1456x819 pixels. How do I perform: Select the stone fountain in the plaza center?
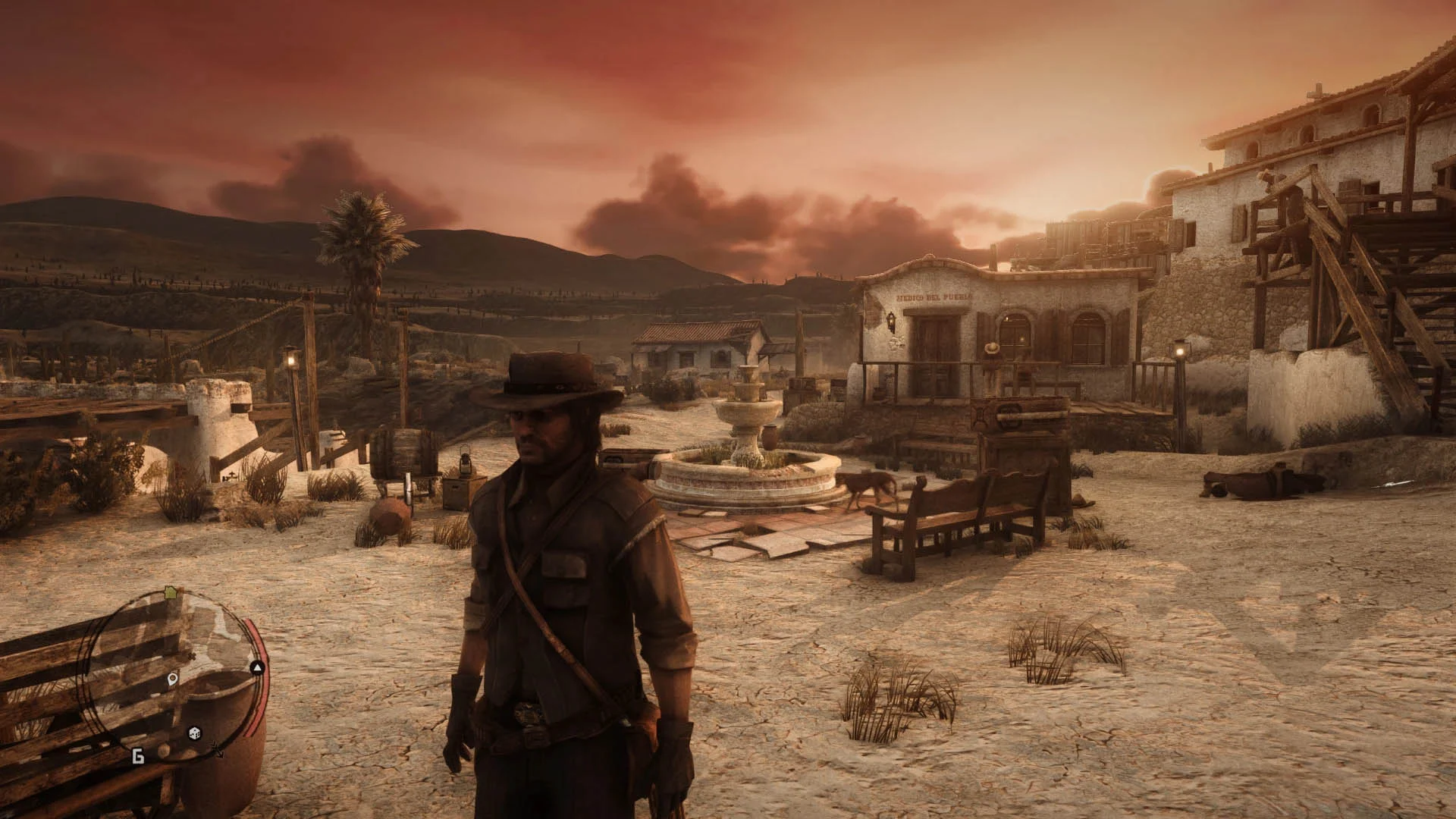click(745, 432)
